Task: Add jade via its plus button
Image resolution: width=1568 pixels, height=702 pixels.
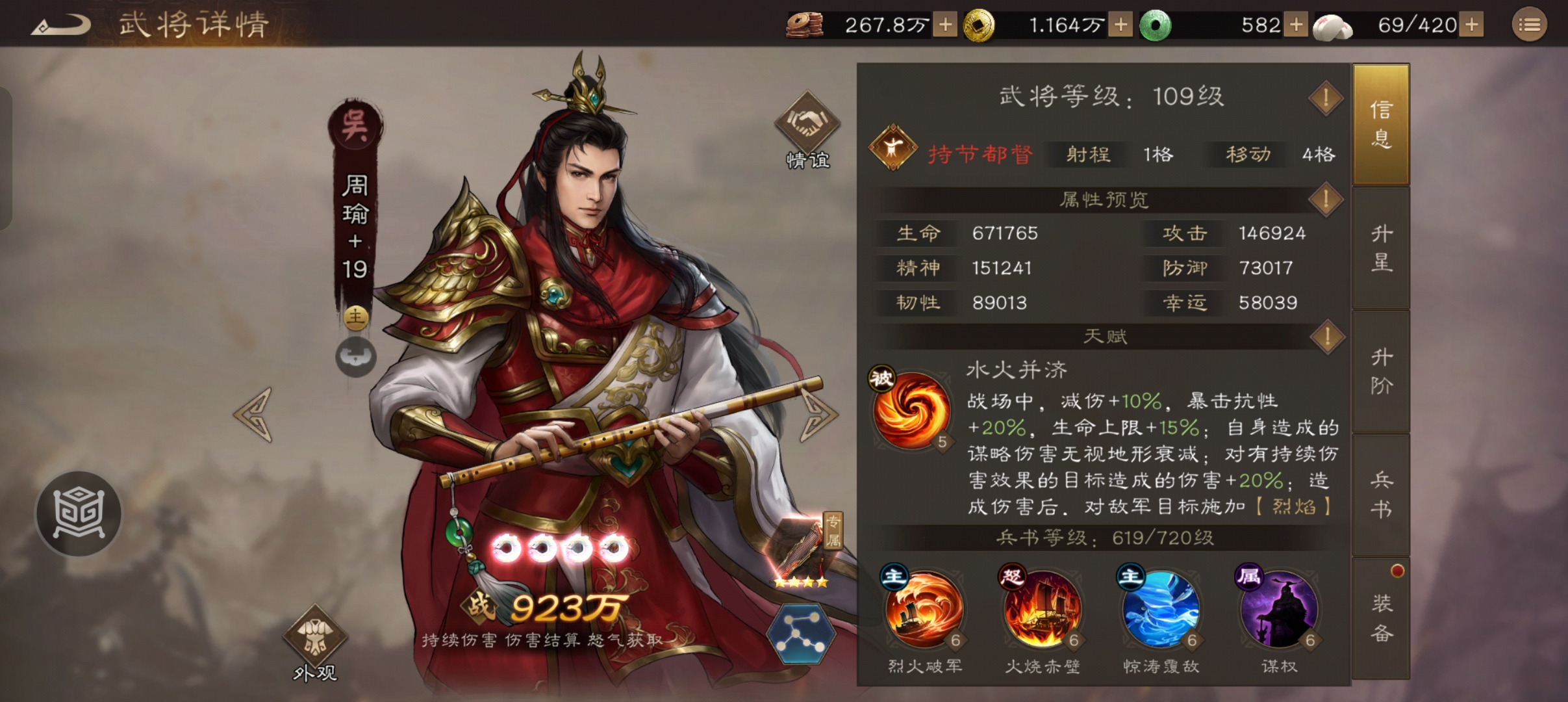Action: (1296, 25)
